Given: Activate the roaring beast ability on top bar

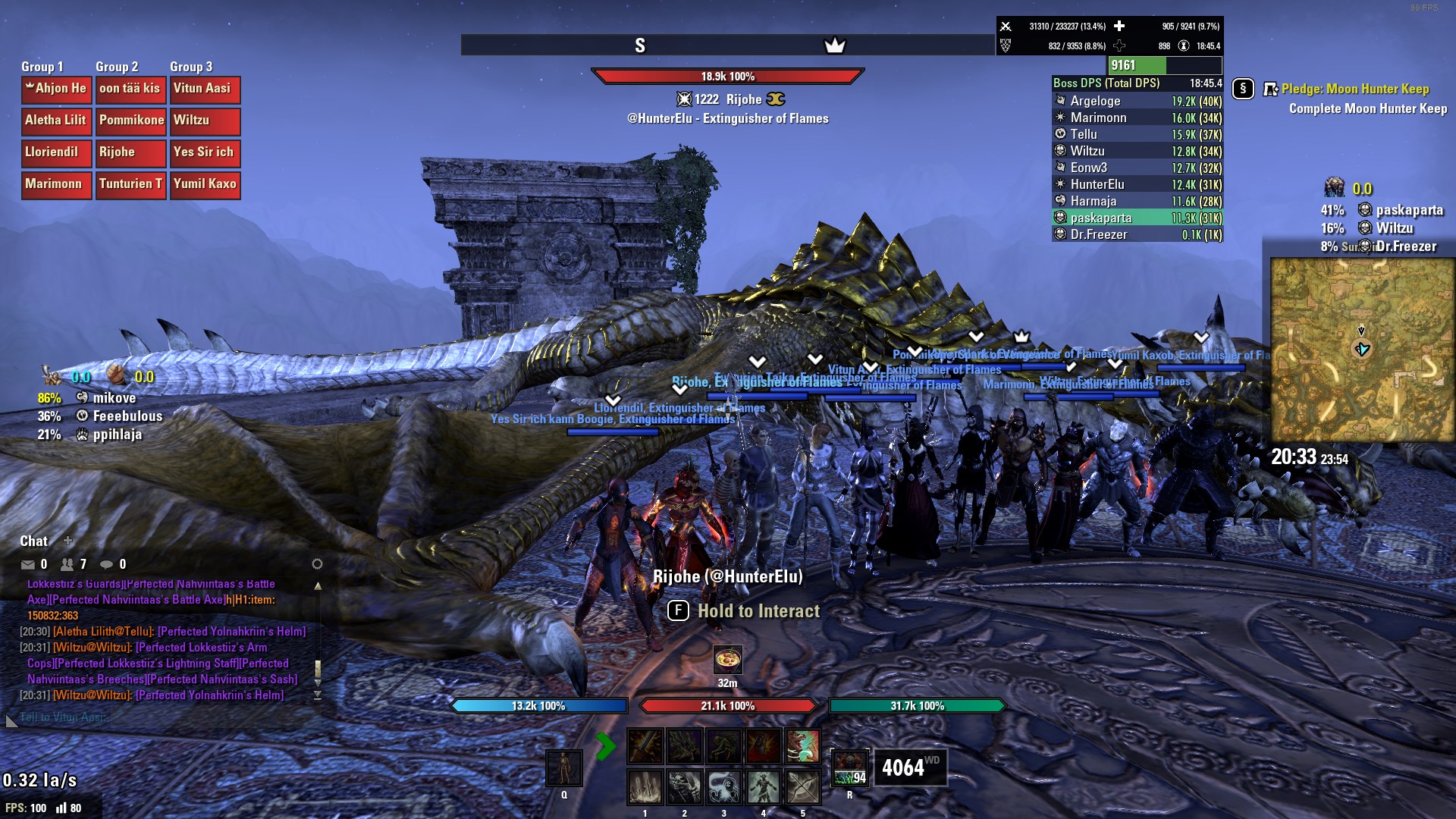Looking at the screenshot, I should pyautogui.click(x=802, y=746).
